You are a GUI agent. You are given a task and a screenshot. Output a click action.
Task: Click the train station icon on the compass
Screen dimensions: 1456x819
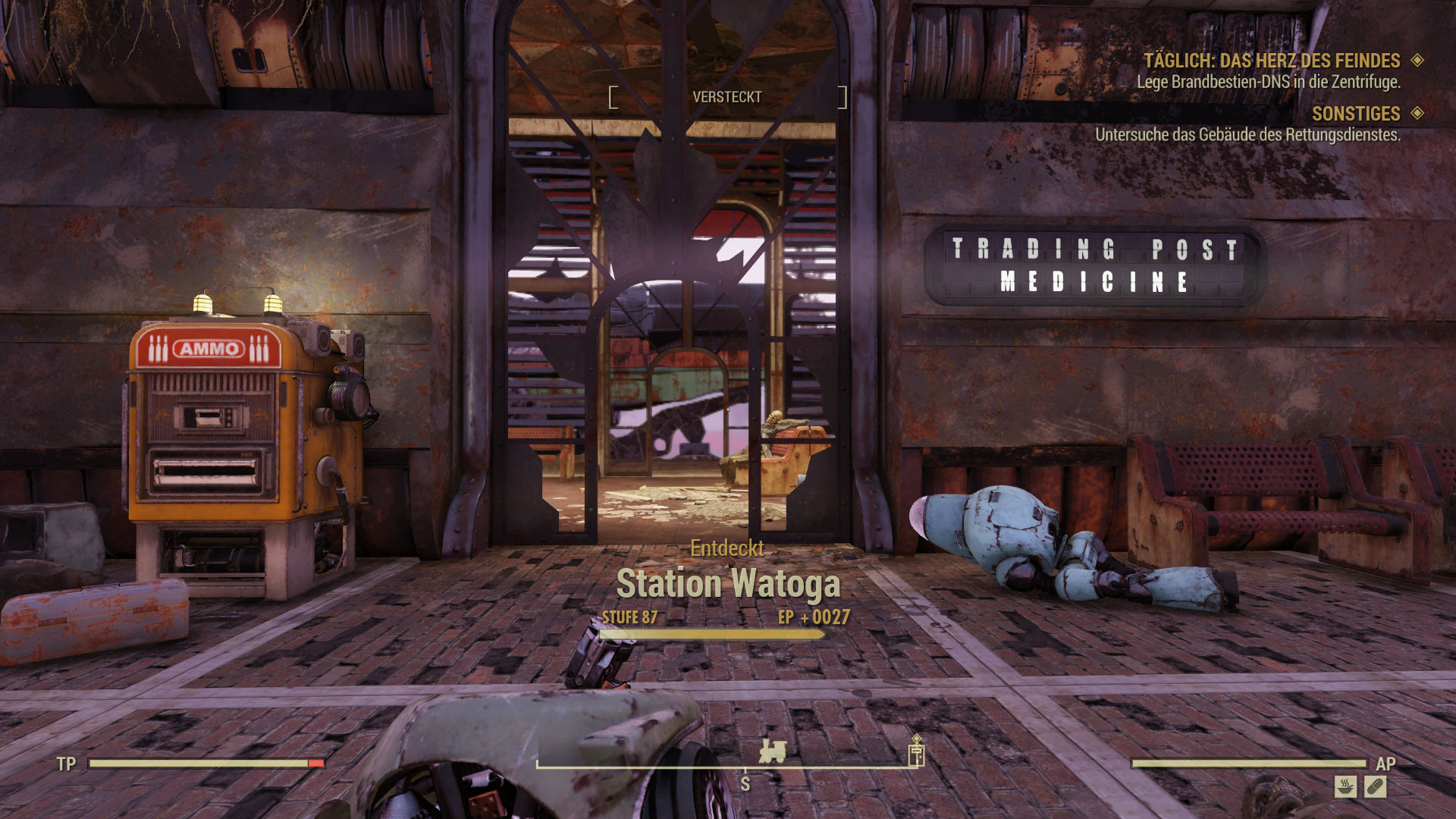[x=773, y=751]
